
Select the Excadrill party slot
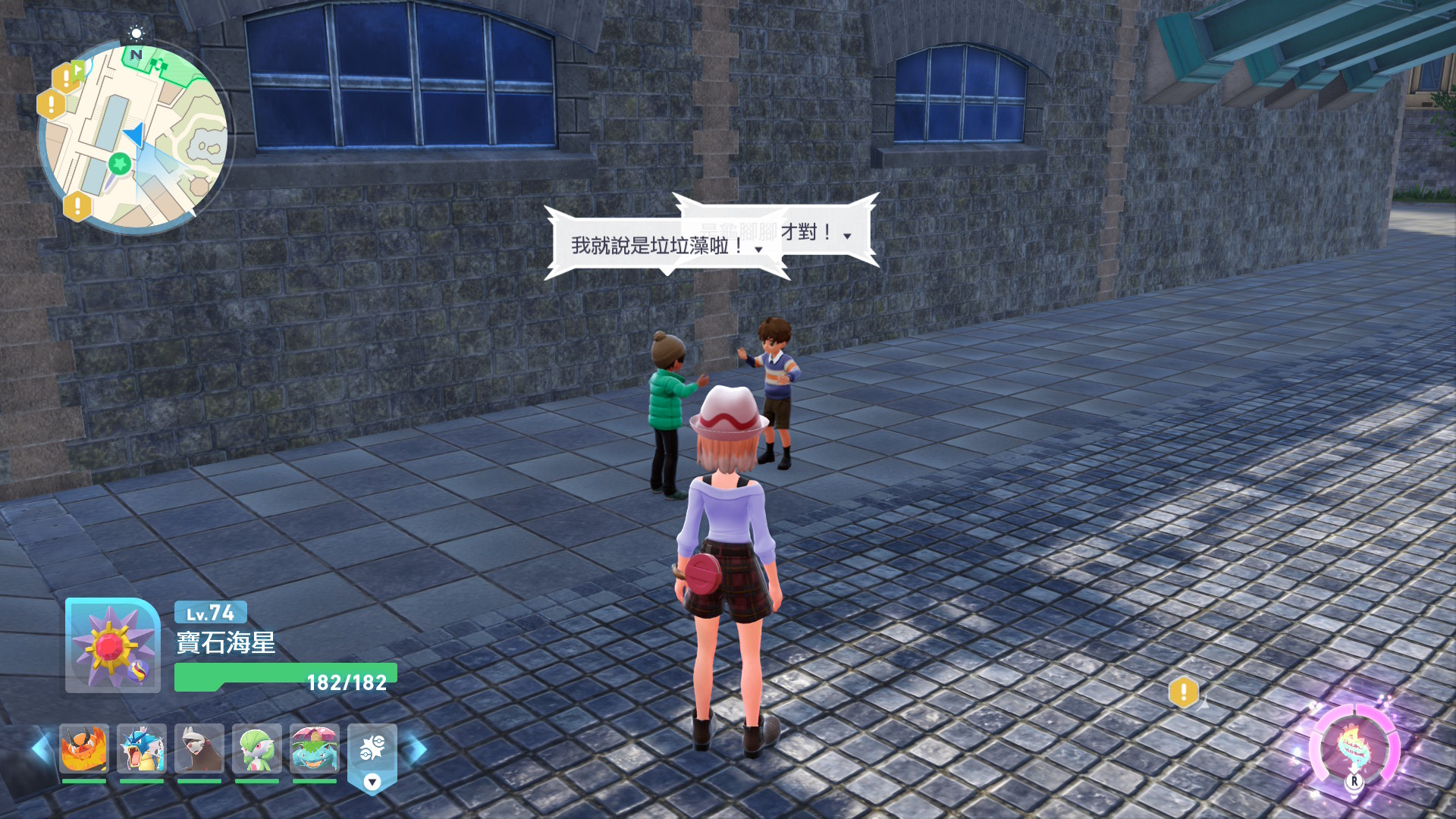point(199,748)
